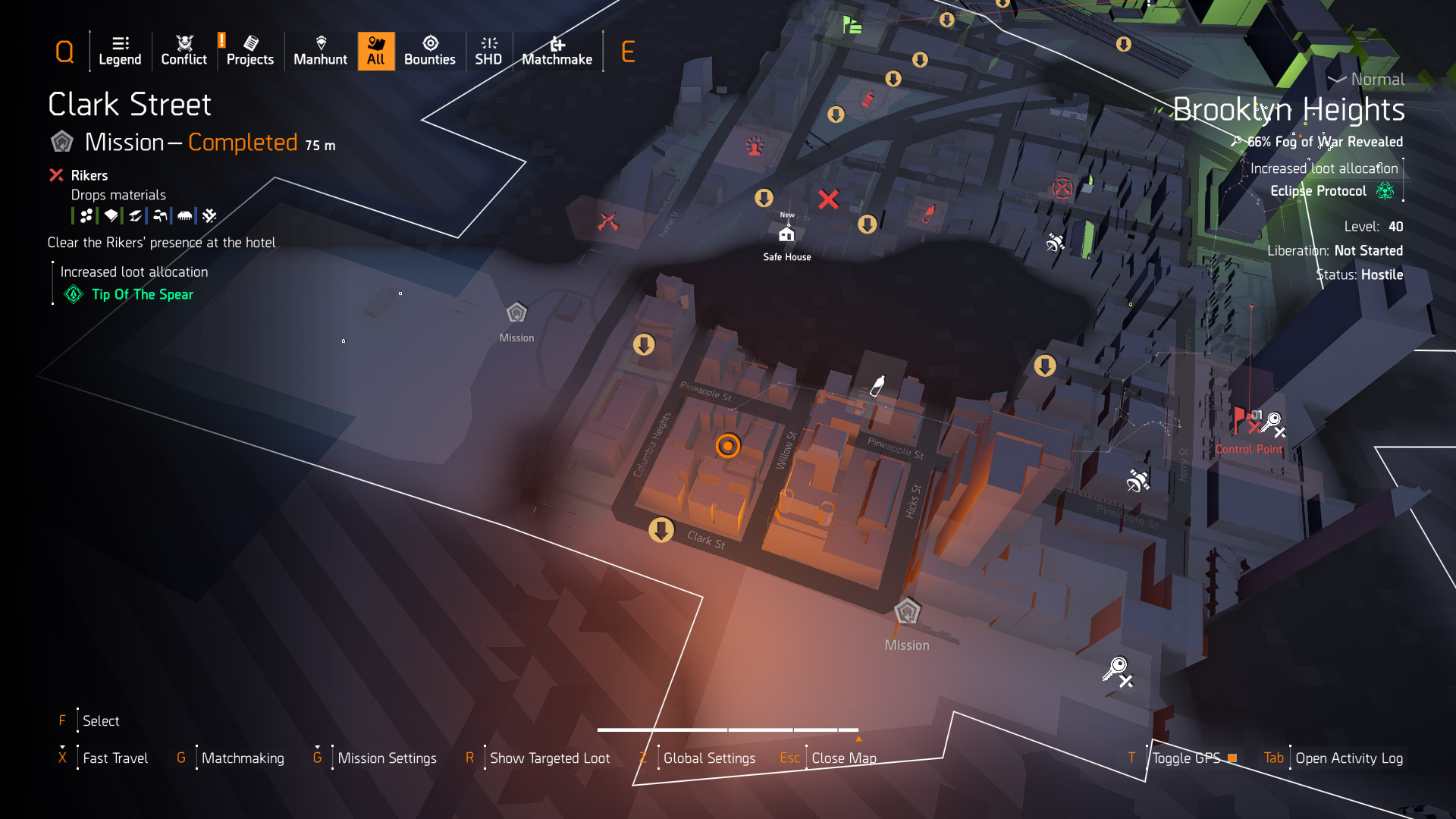Click the Control Point flag marker
This screenshot has height=819, width=1456.
pyautogui.click(x=1241, y=419)
